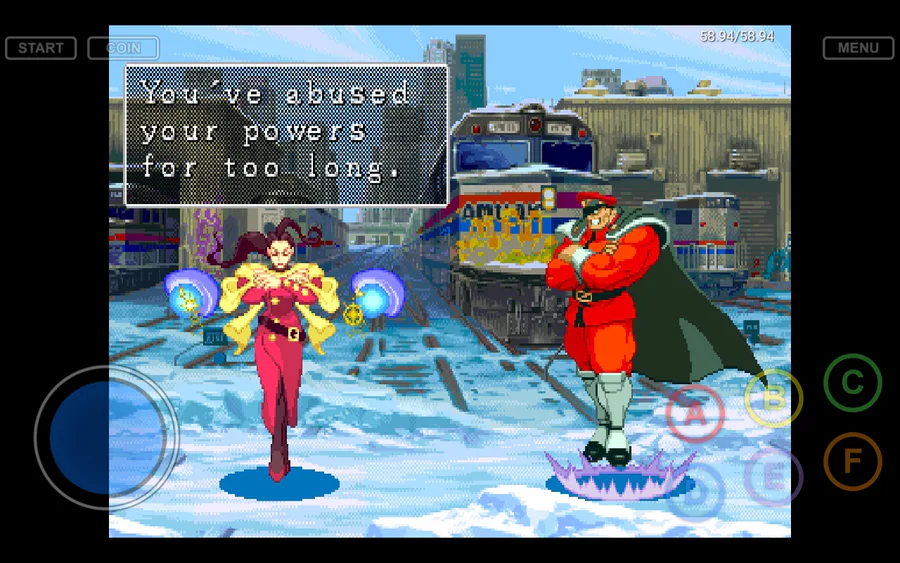Tap the red A attack button
The image size is (900, 563).
coord(695,413)
